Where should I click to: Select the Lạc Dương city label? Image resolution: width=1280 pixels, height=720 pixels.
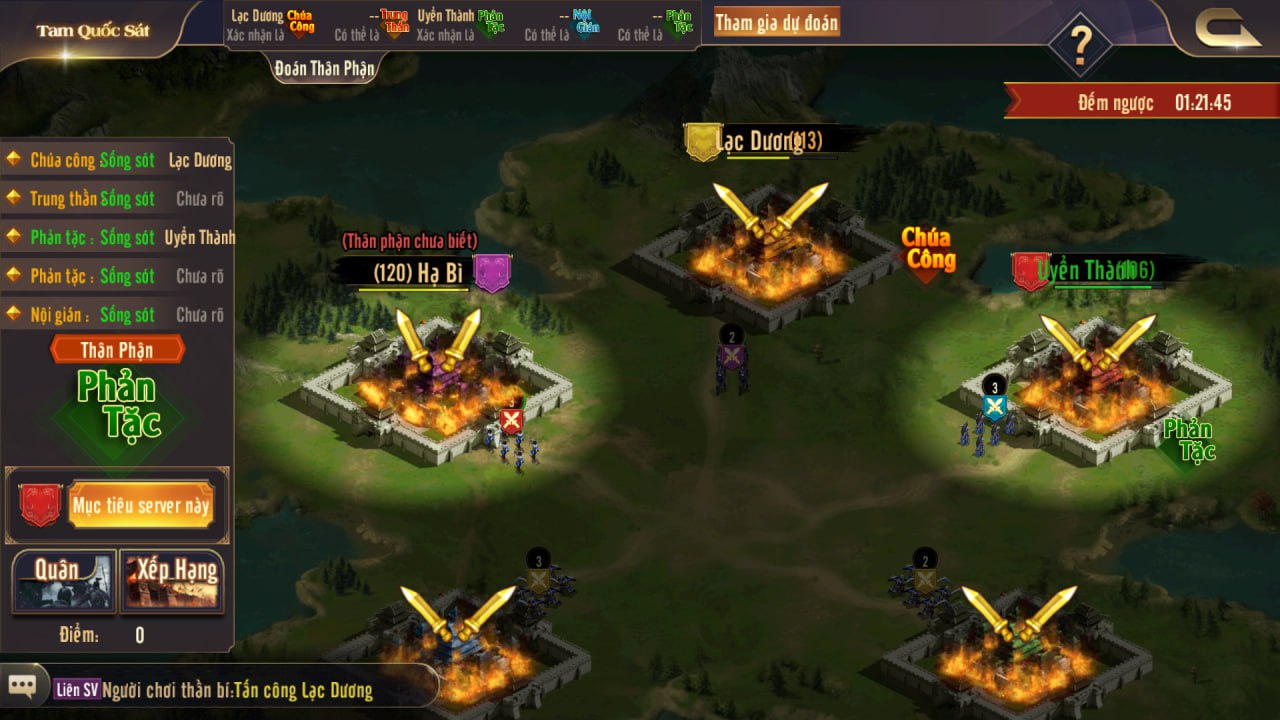[x=770, y=142]
